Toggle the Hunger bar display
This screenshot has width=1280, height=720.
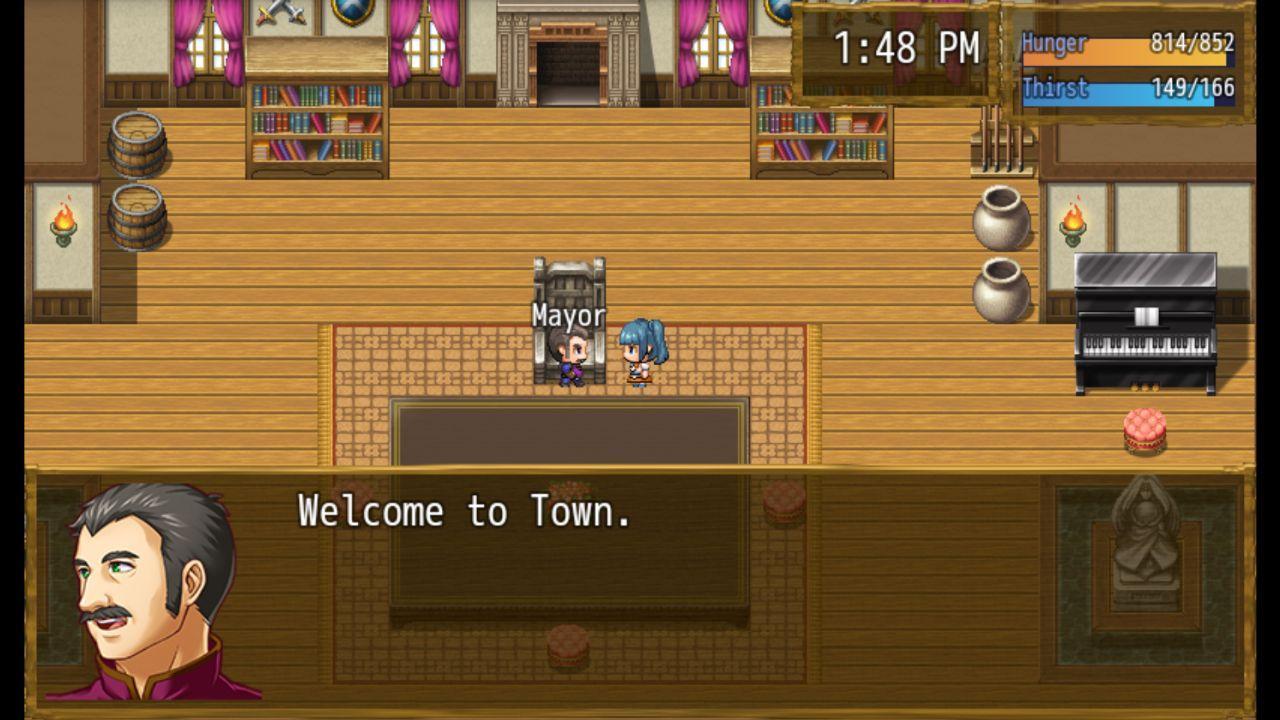click(1130, 43)
